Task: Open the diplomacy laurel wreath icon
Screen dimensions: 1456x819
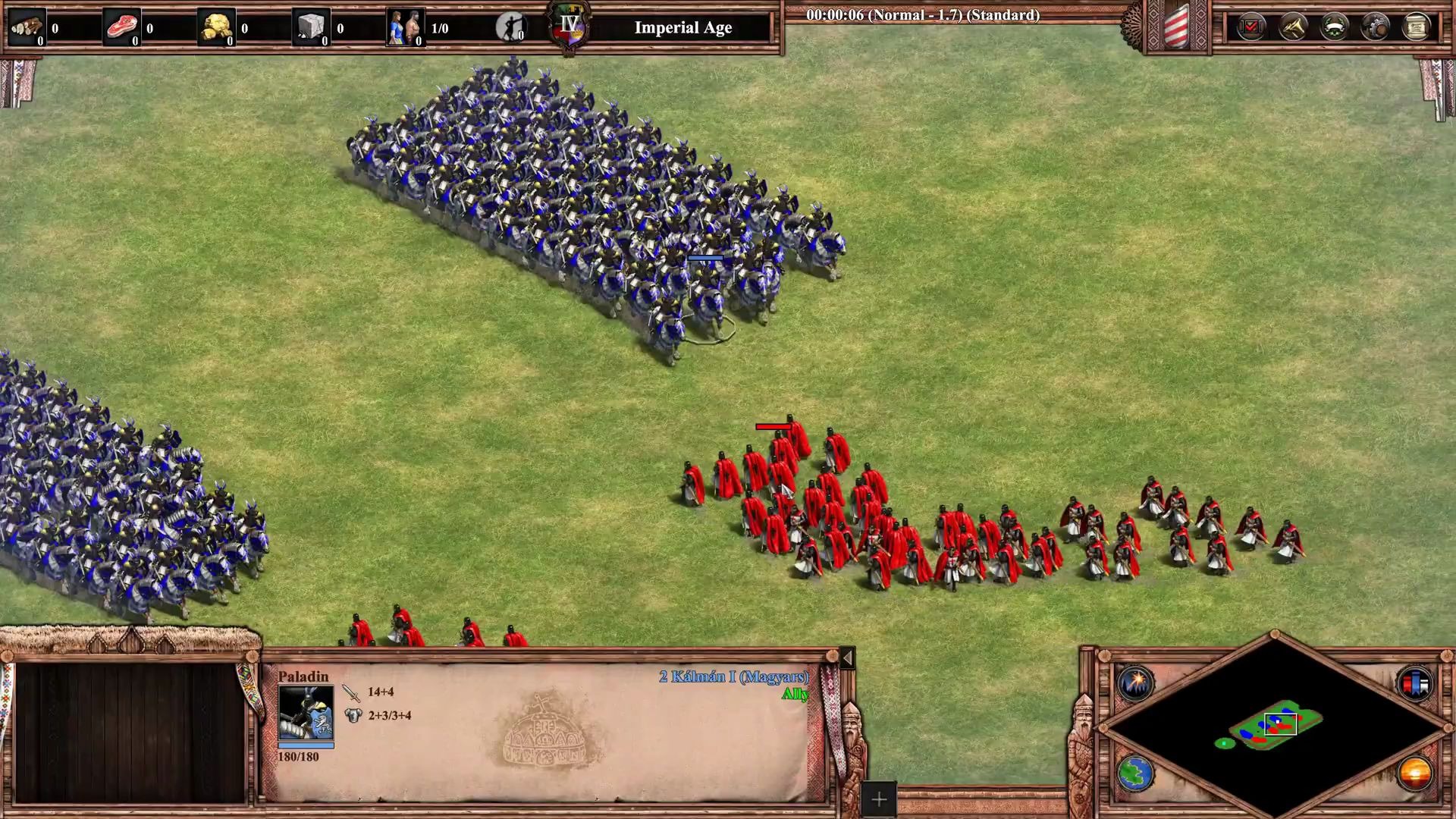Action: click(x=1335, y=28)
